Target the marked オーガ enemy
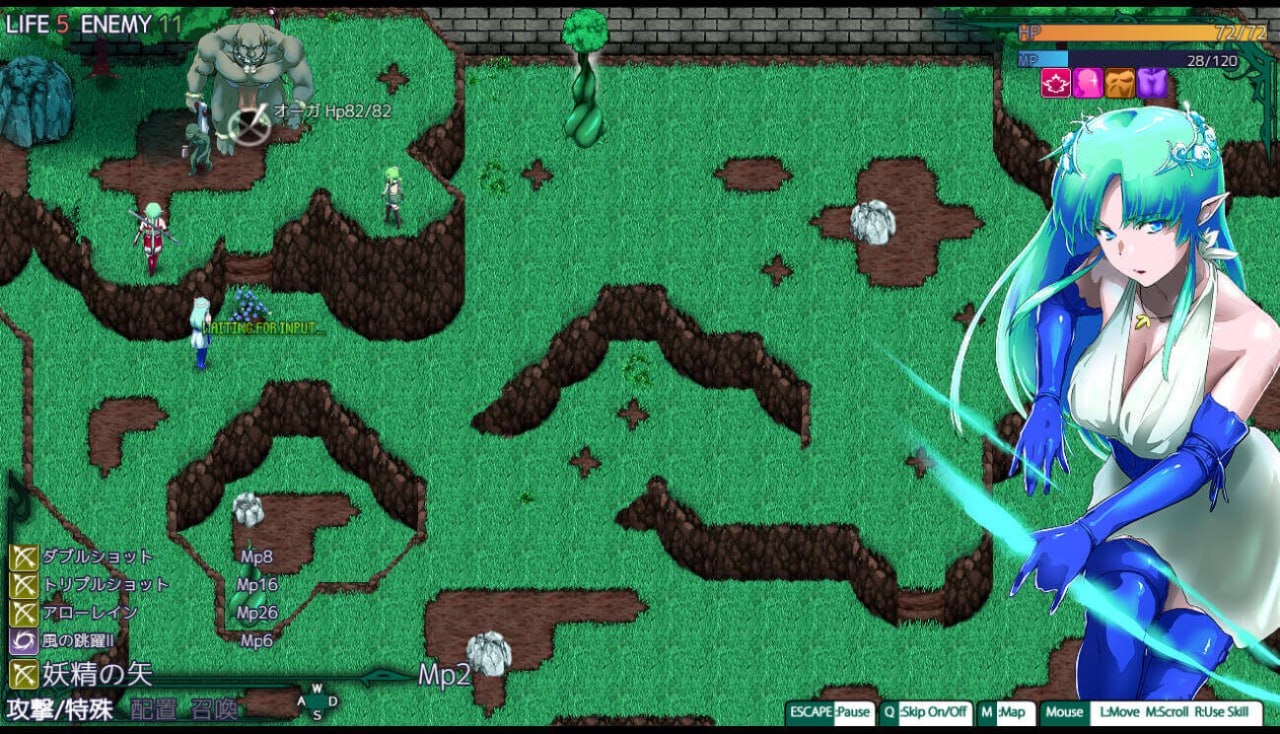The image size is (1280, 734). (248, 125)
